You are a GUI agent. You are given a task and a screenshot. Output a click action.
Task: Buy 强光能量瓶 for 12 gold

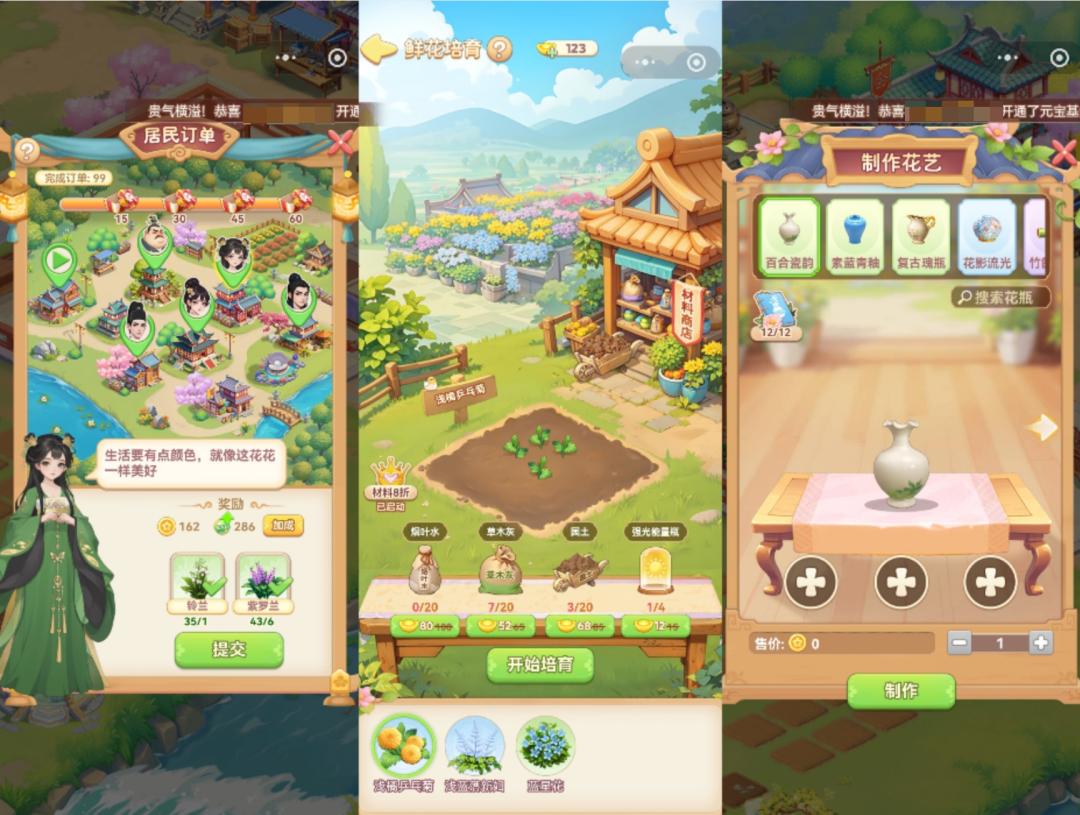click(655, 627)
